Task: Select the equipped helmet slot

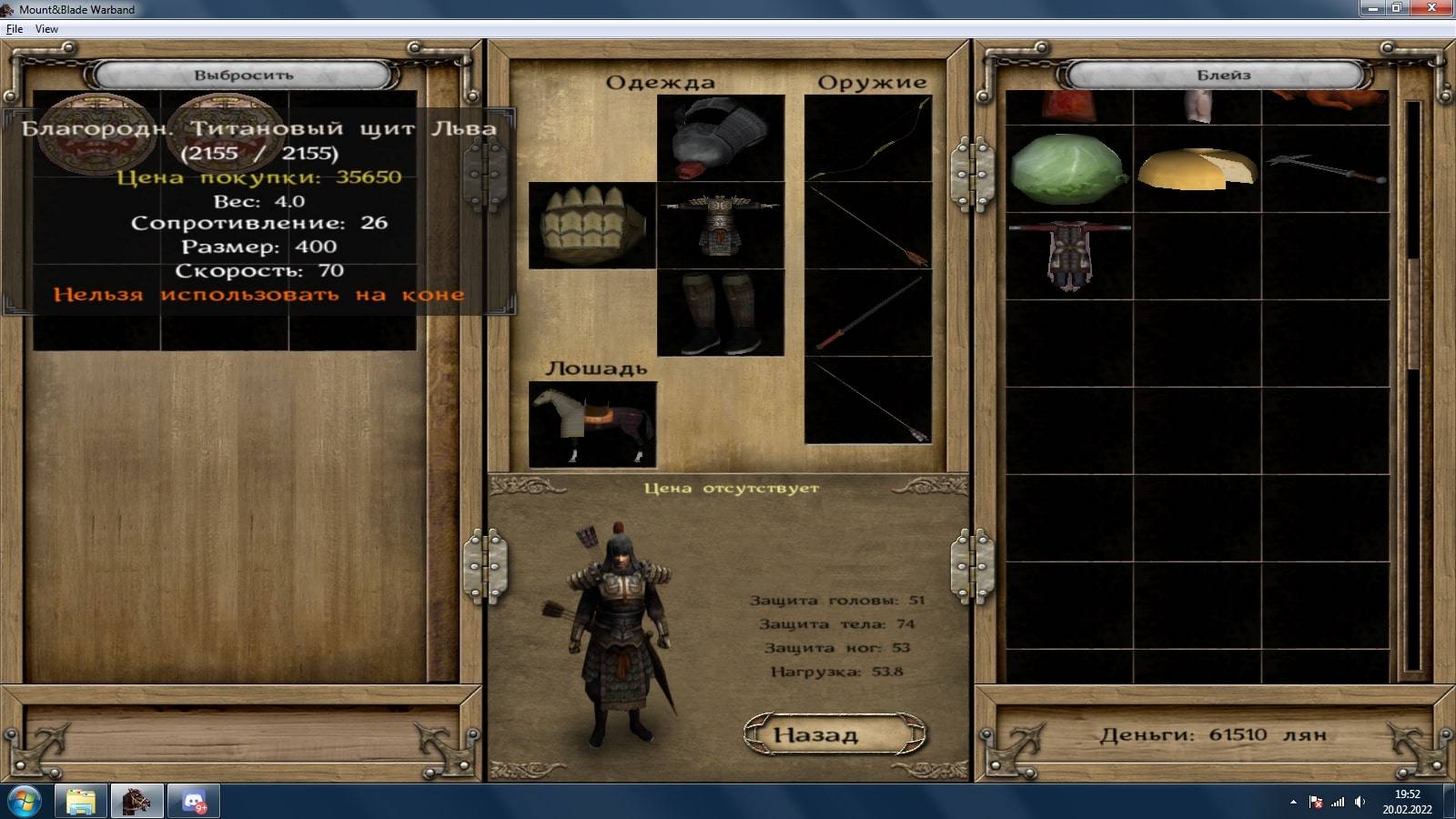Action: click(720, 138)
